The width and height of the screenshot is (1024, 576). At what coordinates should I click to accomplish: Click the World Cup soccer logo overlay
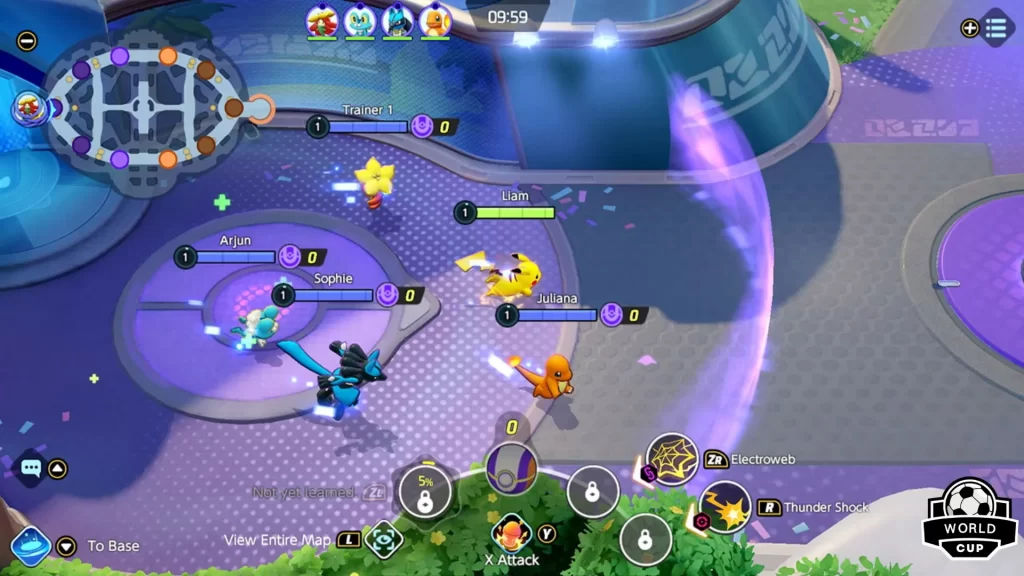[969, 518]
